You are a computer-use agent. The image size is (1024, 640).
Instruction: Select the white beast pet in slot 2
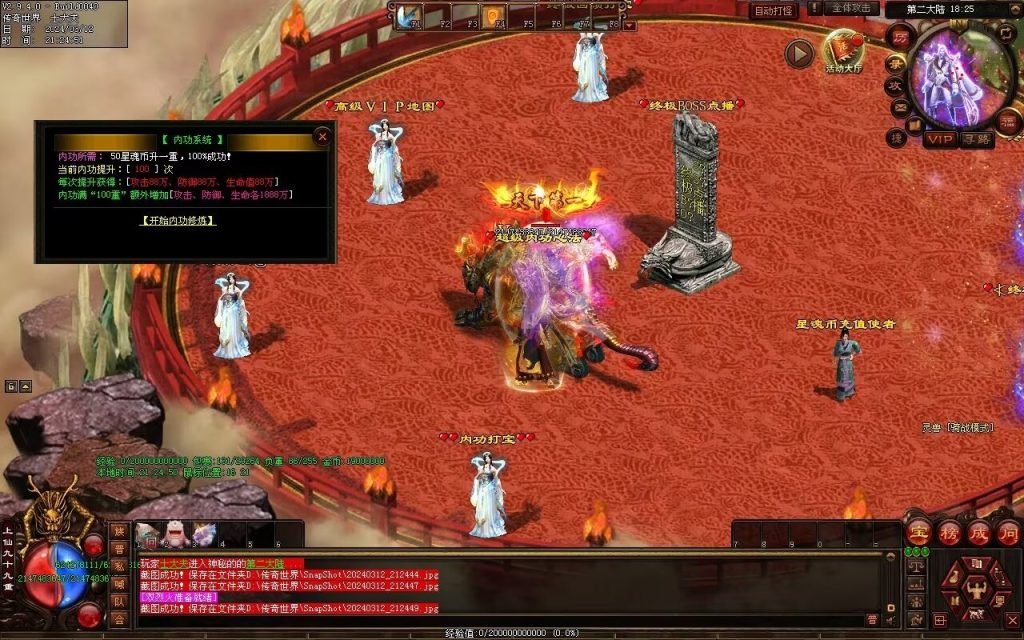point(174,536)
